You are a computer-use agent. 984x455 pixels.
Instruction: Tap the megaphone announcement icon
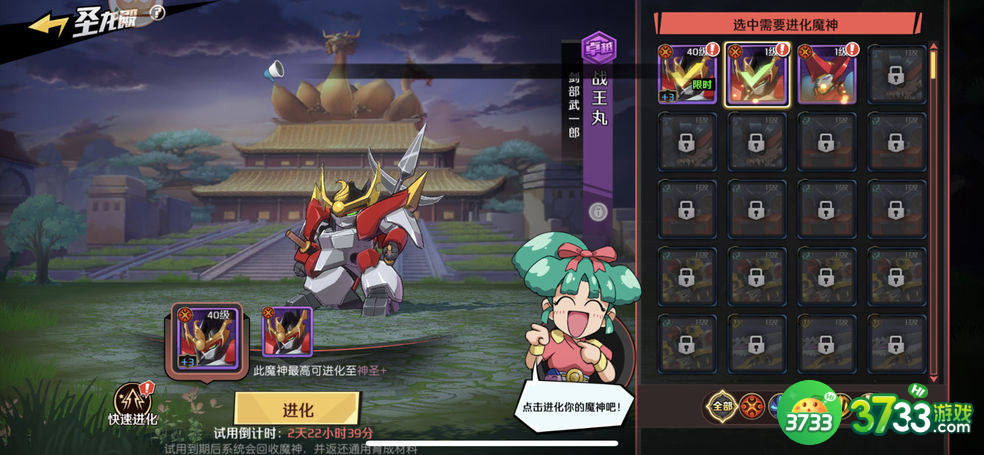tap(274, 70)
